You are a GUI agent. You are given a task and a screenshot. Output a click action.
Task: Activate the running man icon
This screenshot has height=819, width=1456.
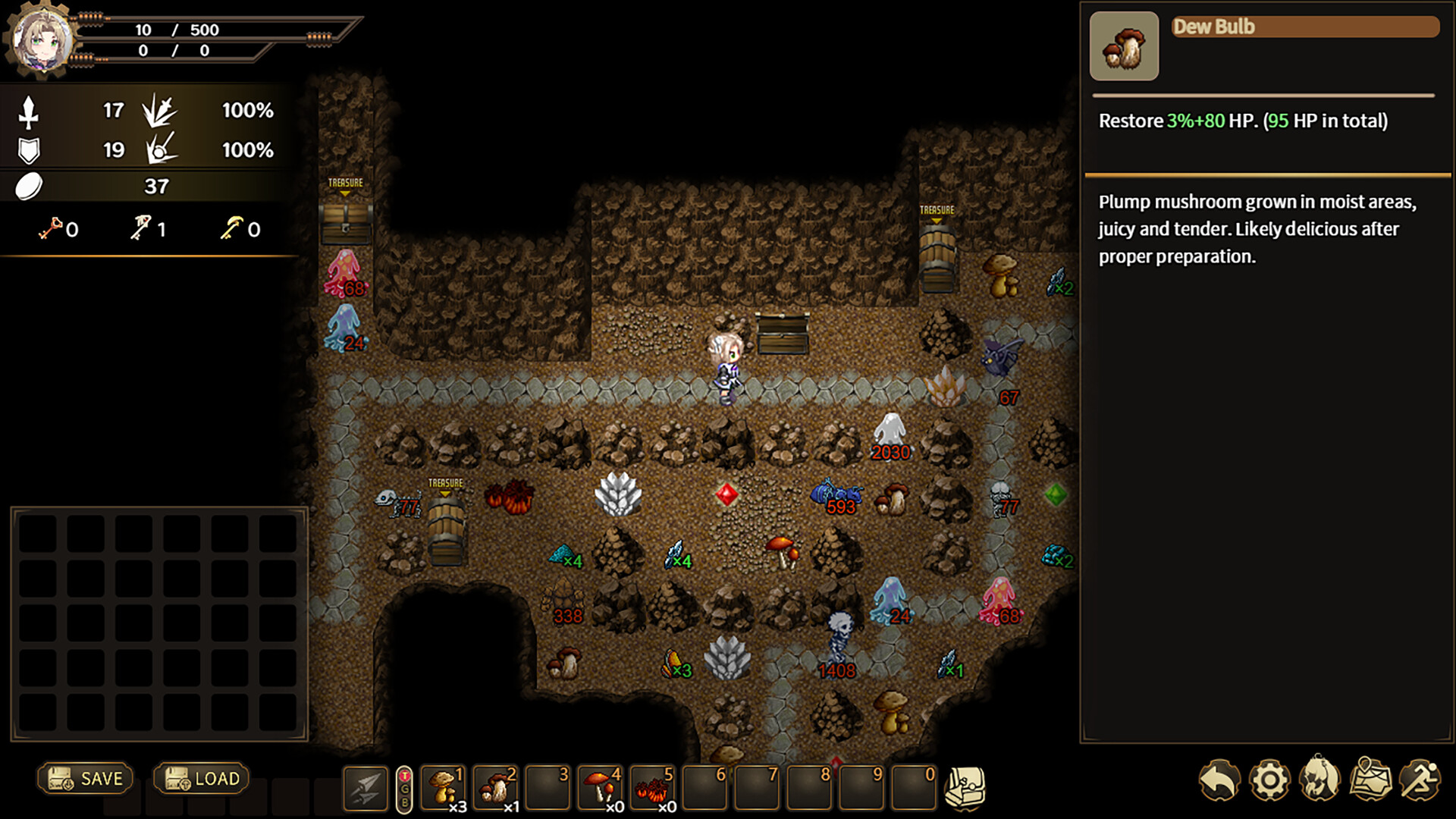click(1420, 779)
